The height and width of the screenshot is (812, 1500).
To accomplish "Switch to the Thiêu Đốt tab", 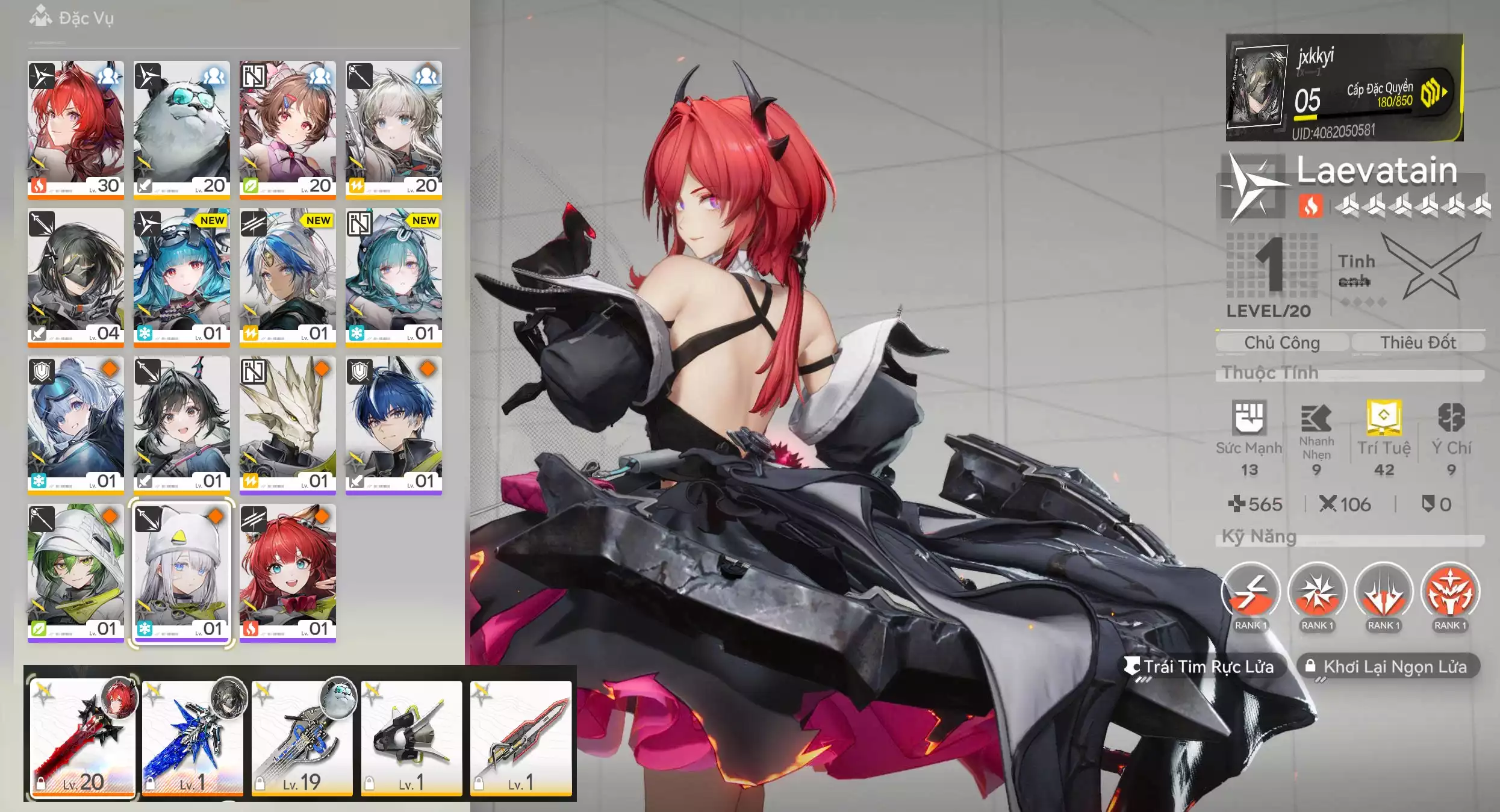I will (1418, 342).
